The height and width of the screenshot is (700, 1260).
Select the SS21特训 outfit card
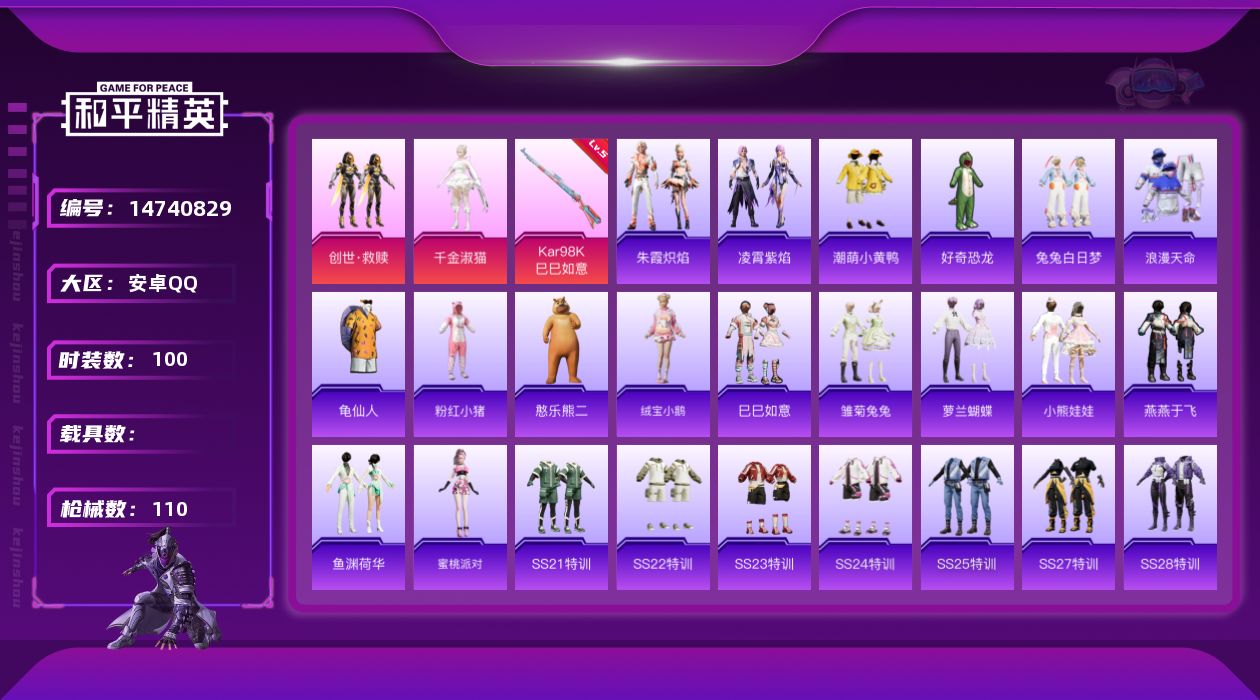point(561,517)
